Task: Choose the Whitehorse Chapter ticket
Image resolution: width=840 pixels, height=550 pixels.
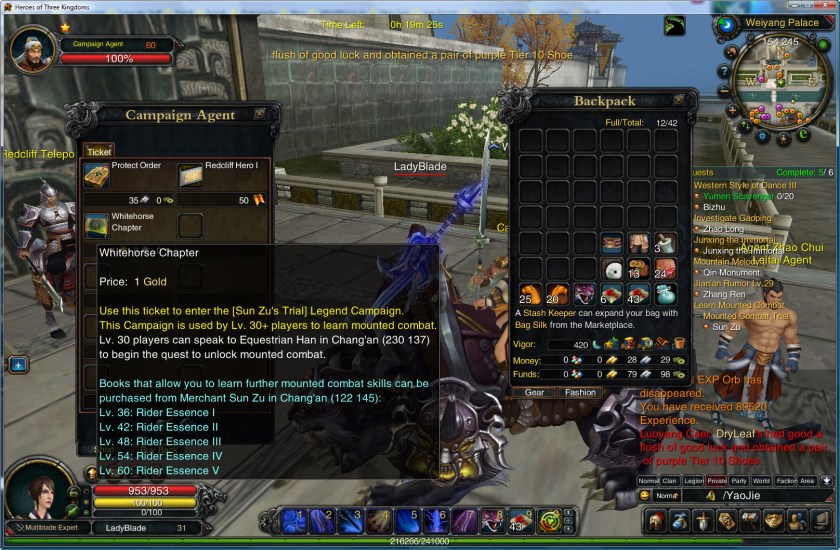Action: click(97, 225)
